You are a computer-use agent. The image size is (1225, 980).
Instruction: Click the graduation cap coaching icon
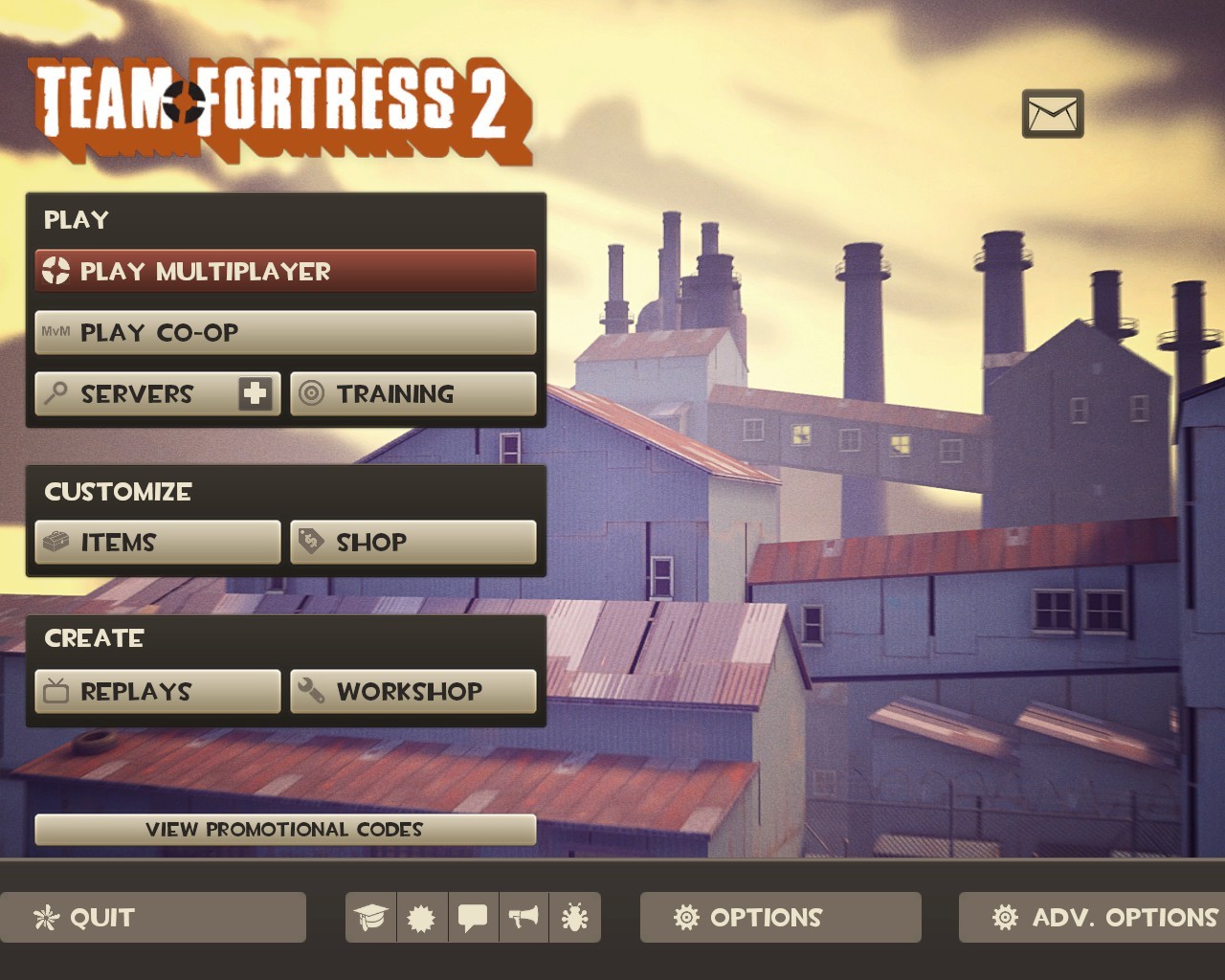click(x=371, y=917)
